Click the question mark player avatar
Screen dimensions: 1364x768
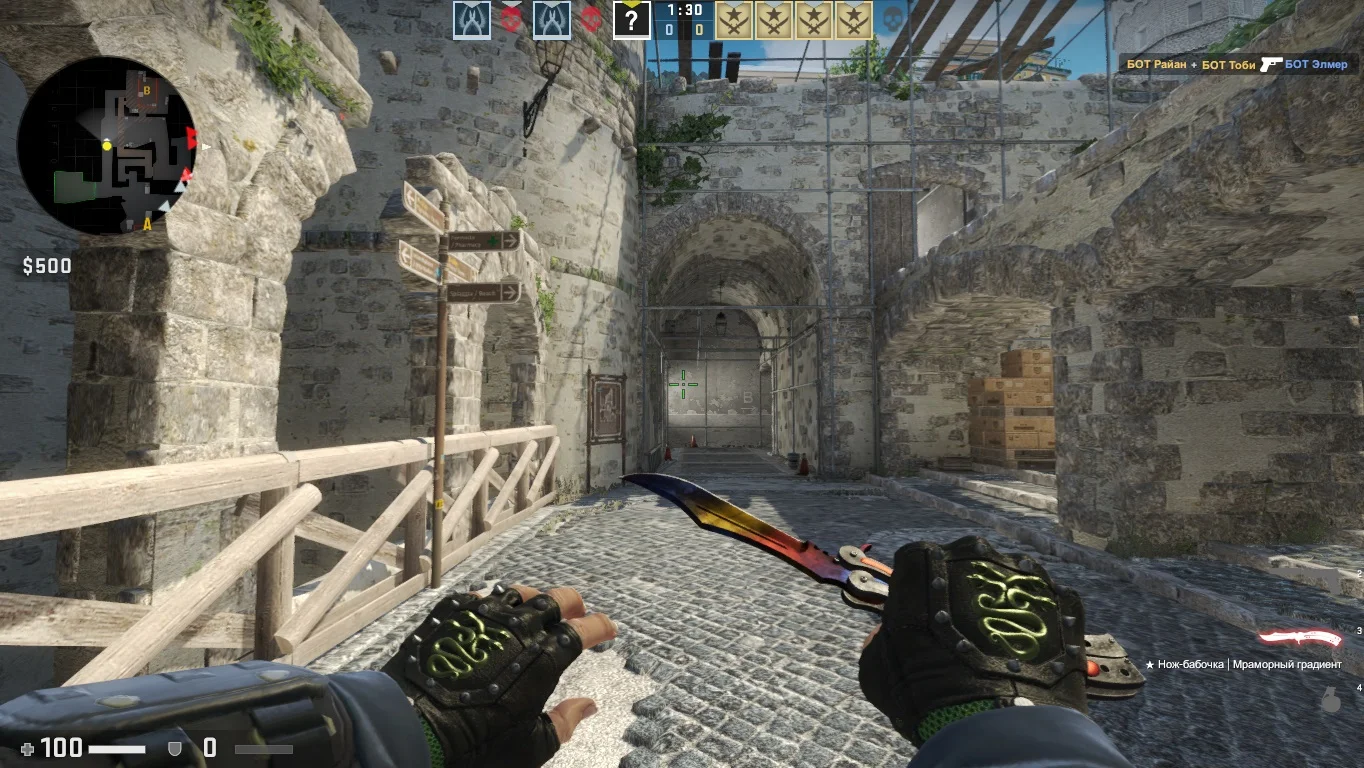pos(632,19)
